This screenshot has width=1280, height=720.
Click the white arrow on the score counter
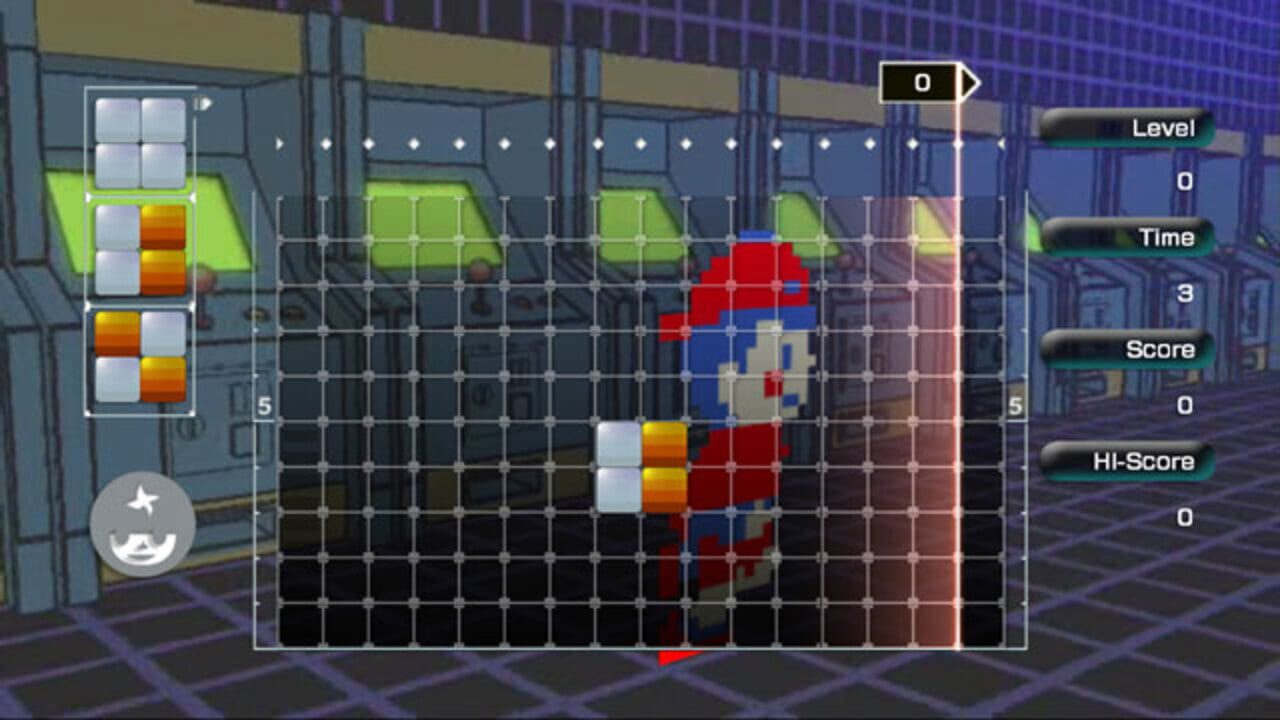[967, 82]
